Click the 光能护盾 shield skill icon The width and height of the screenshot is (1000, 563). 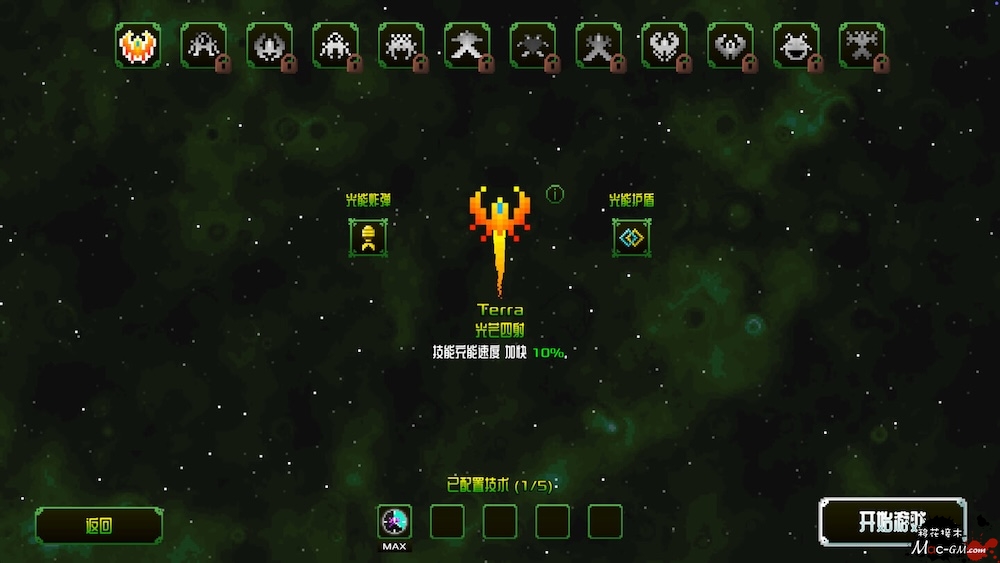point(631,237)
